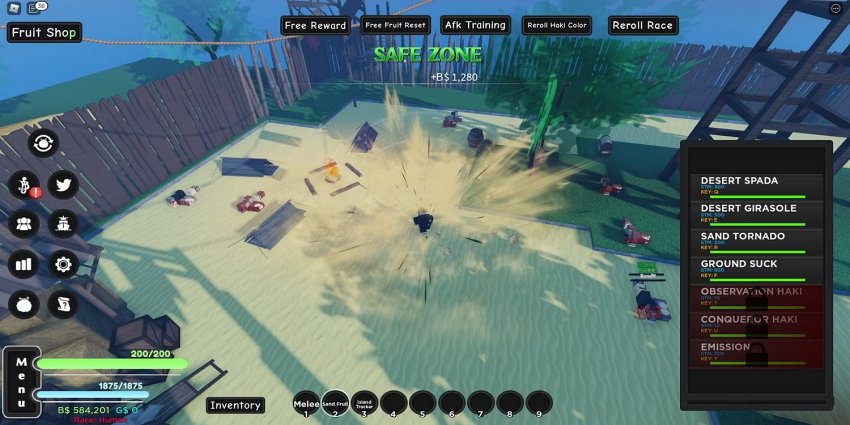850x425 pixels.
Task: Activate the Island Tracker slot
Action: tap(365, 404)
